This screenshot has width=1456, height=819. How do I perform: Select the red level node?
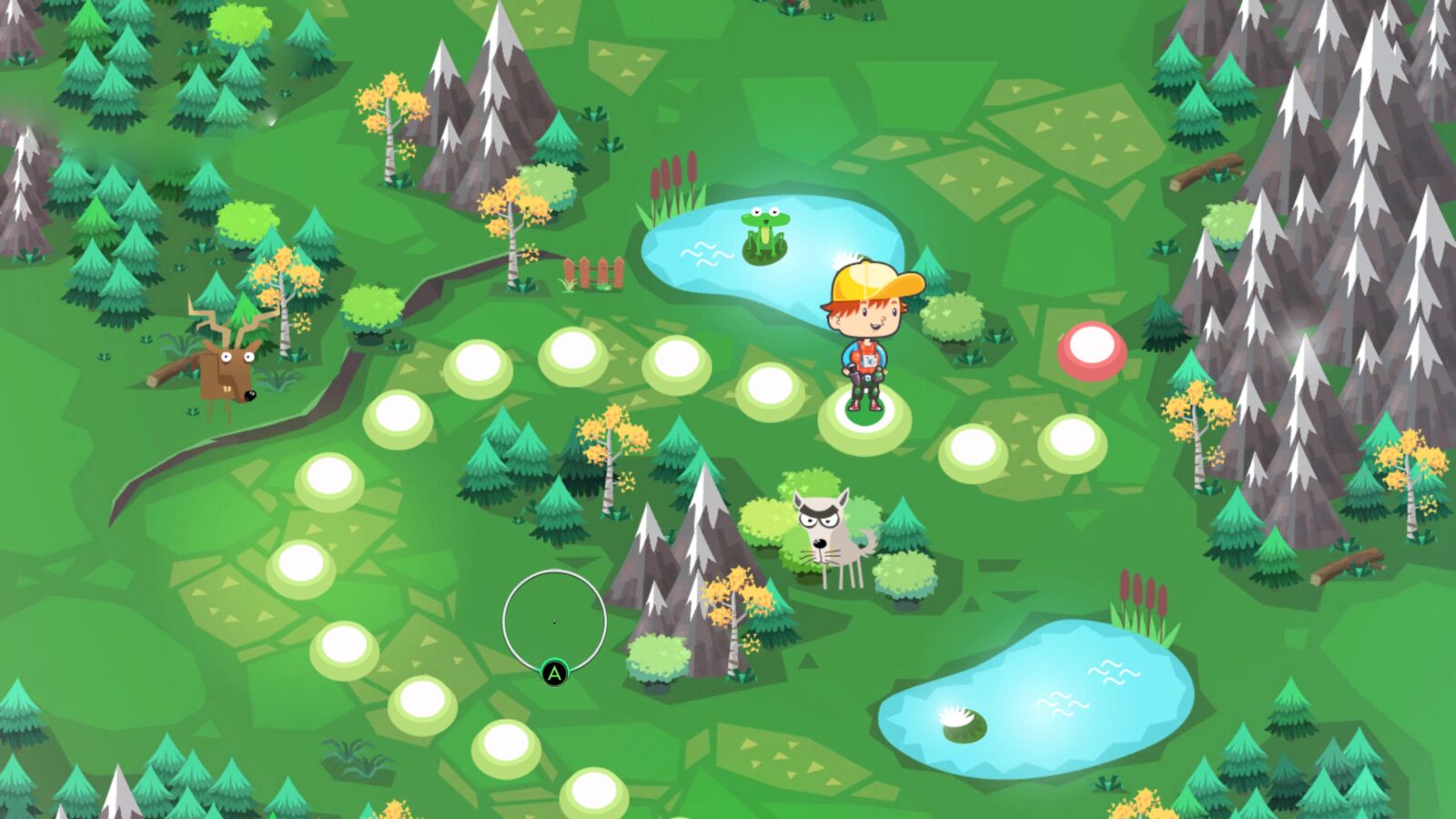click(1092, 349)
